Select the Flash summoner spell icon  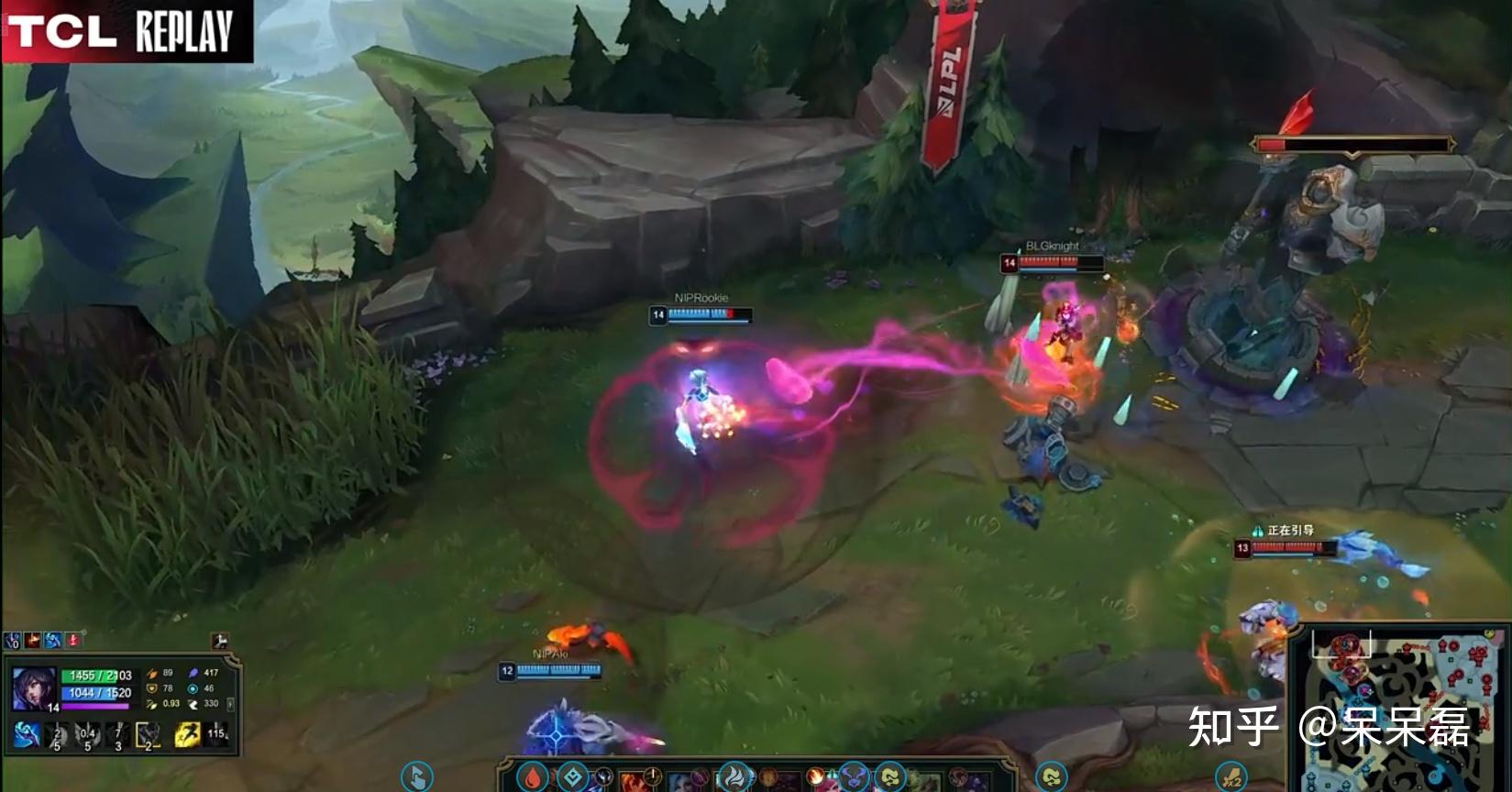pyautogui.click(x=187, y=734)
